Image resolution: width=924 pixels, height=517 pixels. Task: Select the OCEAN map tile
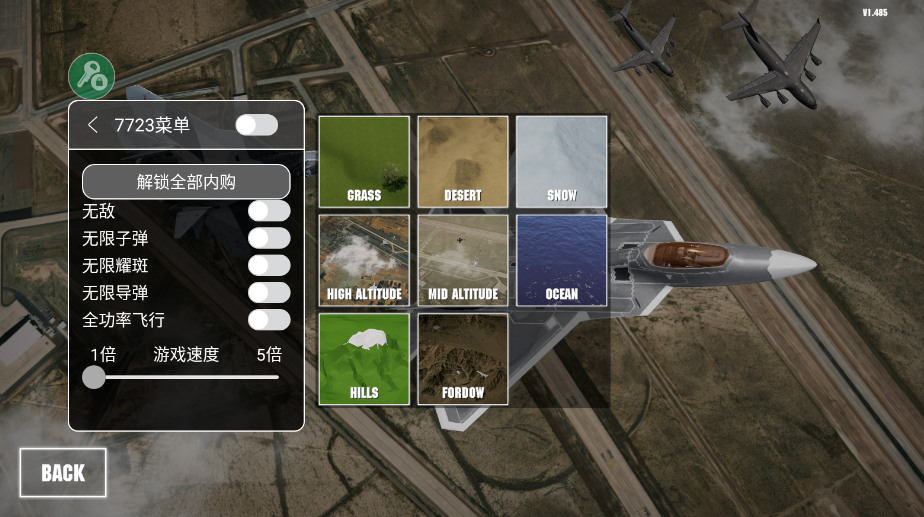click(561, 260)
